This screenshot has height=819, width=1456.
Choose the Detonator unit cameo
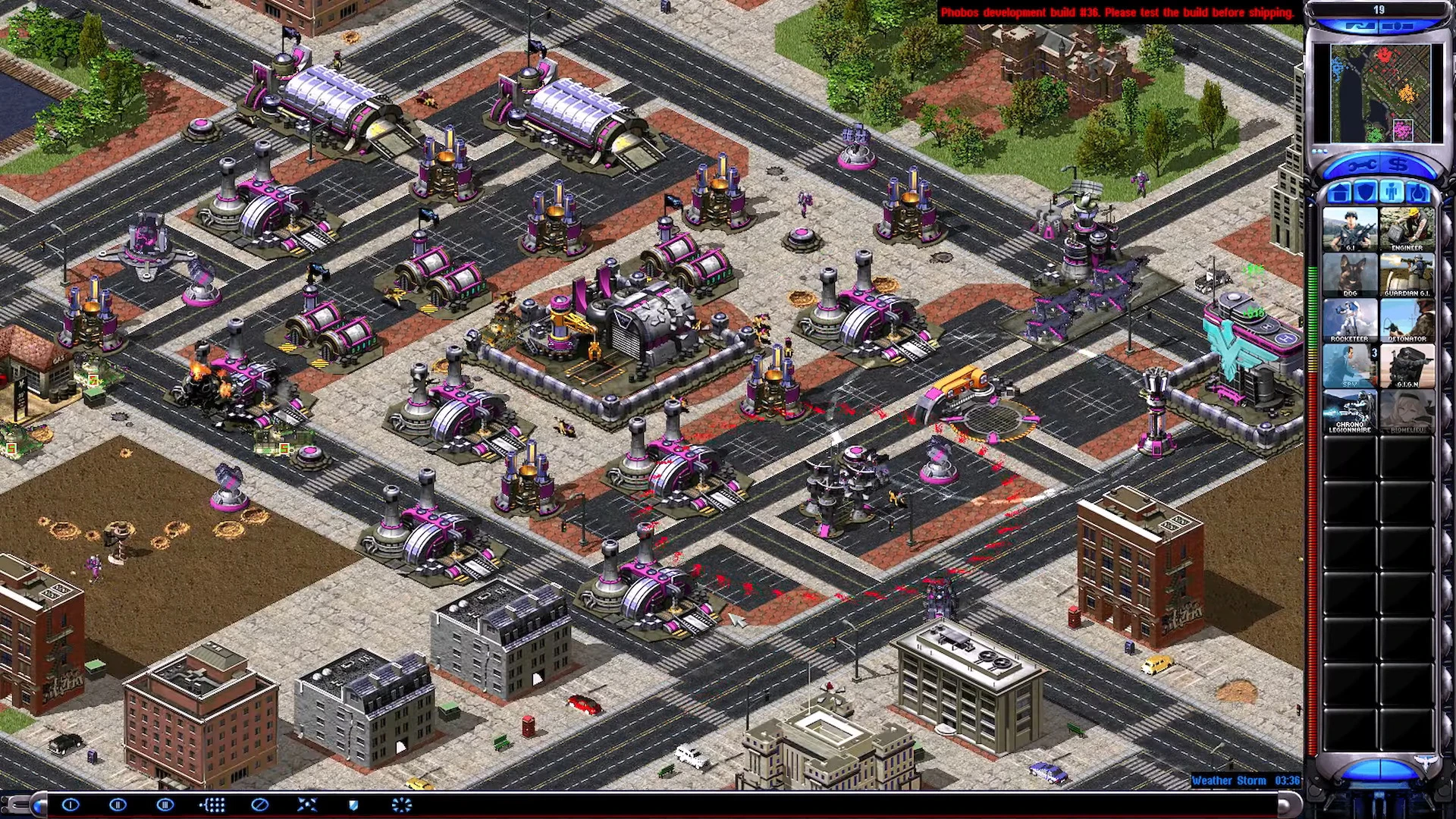(x=1407, y=320)
